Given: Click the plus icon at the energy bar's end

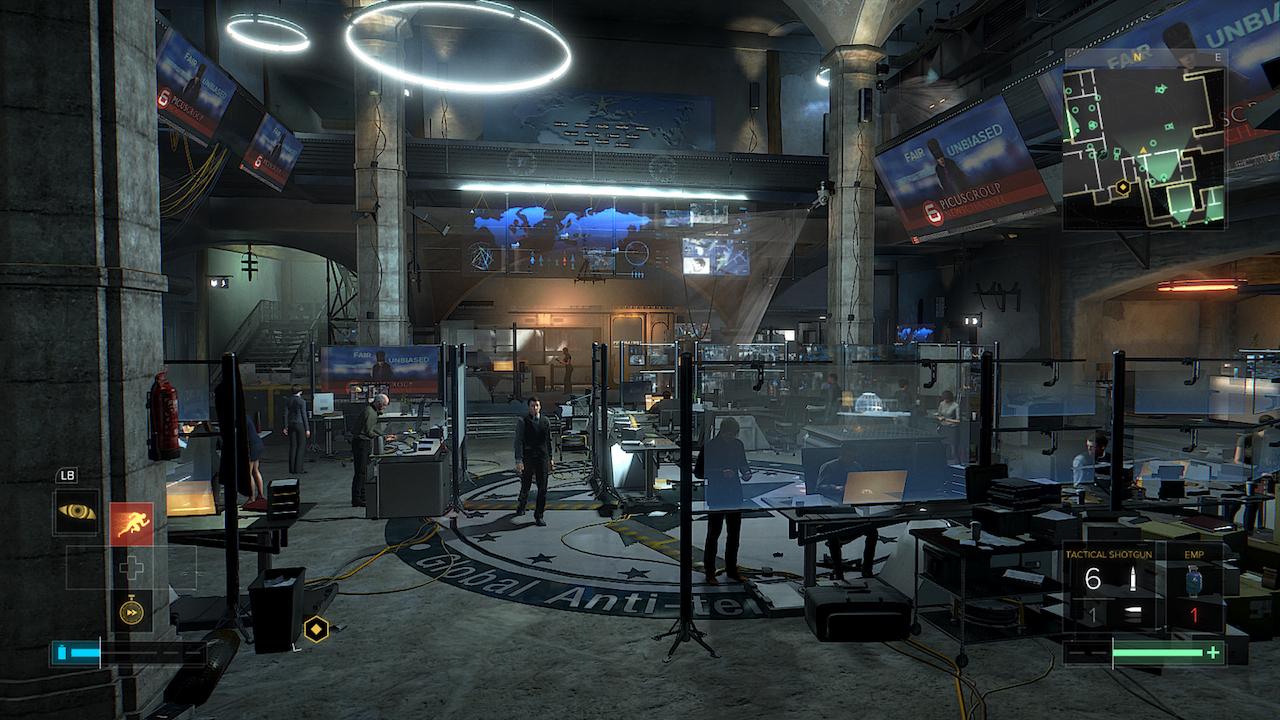Looking at the screenshot, I should coord(1213,652).
